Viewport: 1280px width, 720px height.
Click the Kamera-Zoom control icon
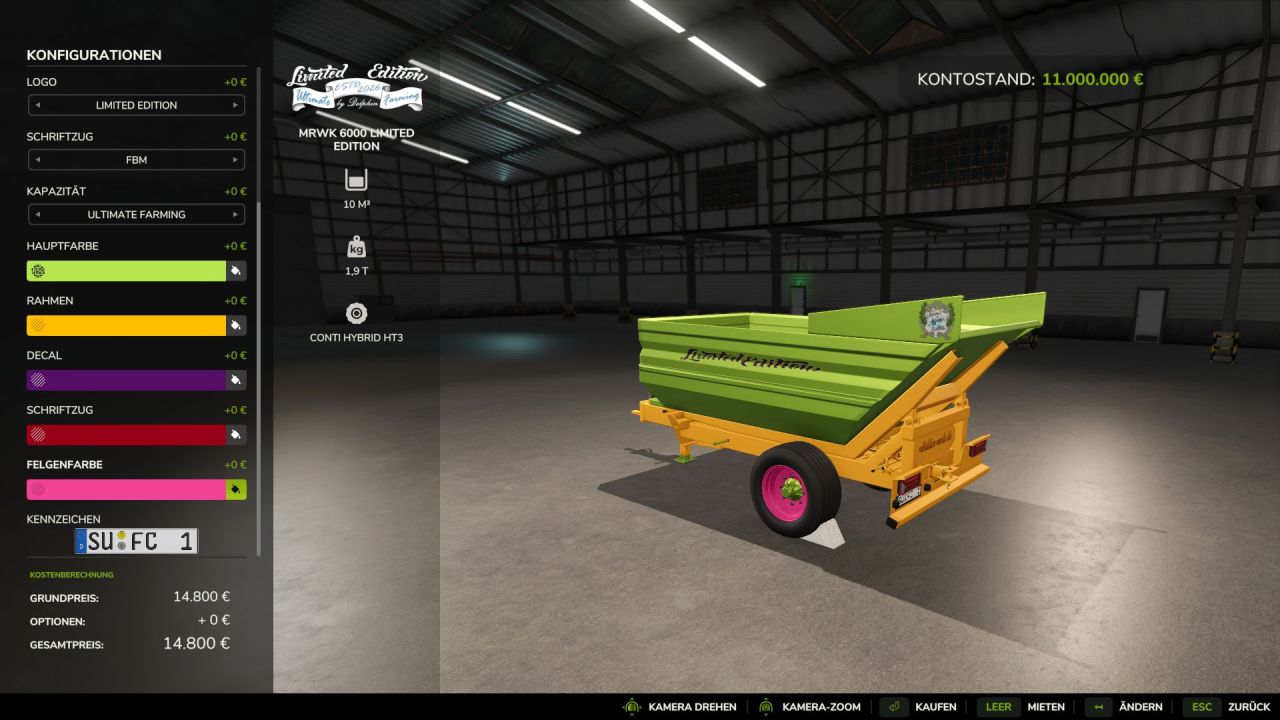766,706
